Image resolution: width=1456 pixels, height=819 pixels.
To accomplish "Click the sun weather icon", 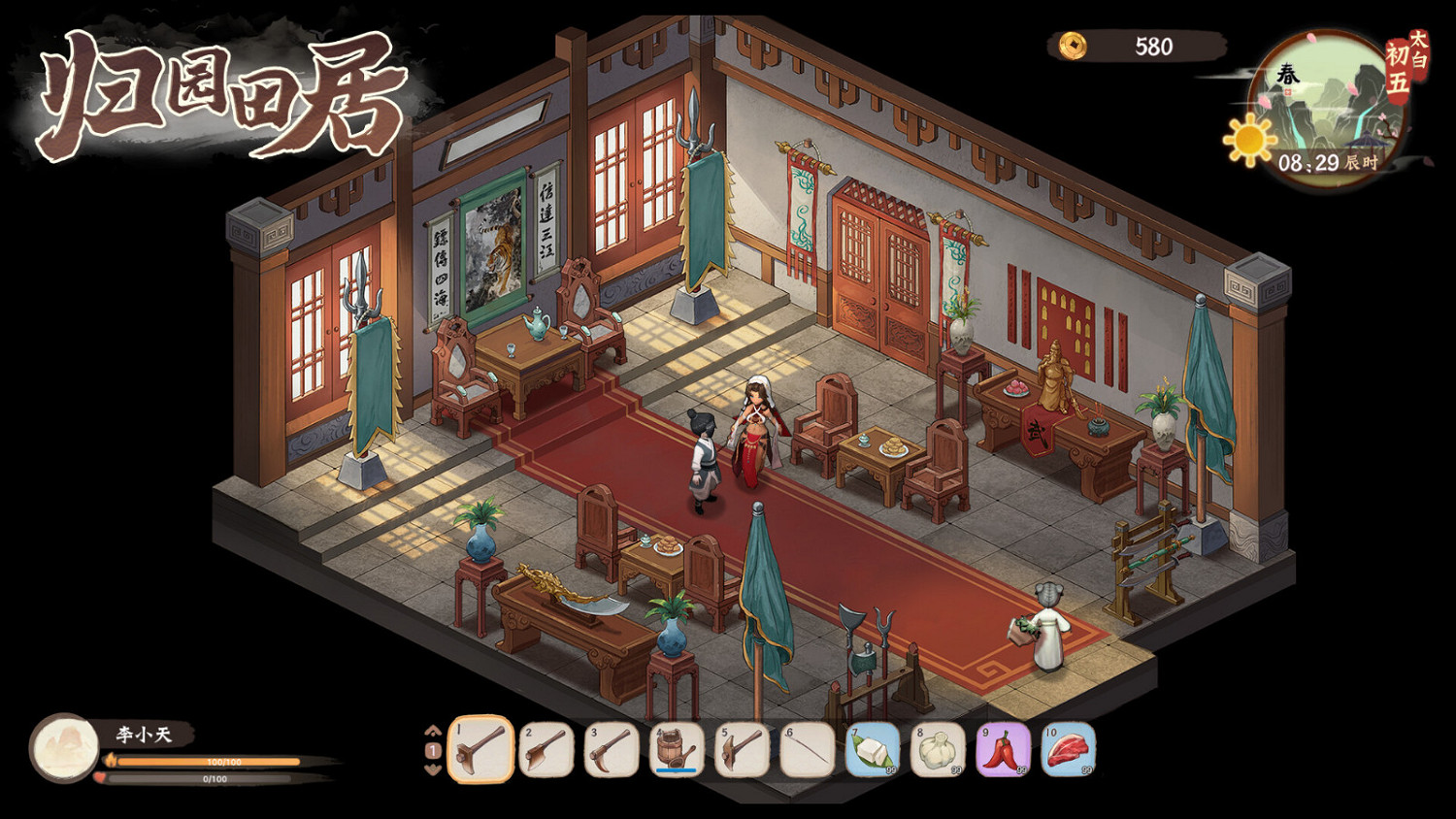I will pyautogui.click(x=1247, y=138).
